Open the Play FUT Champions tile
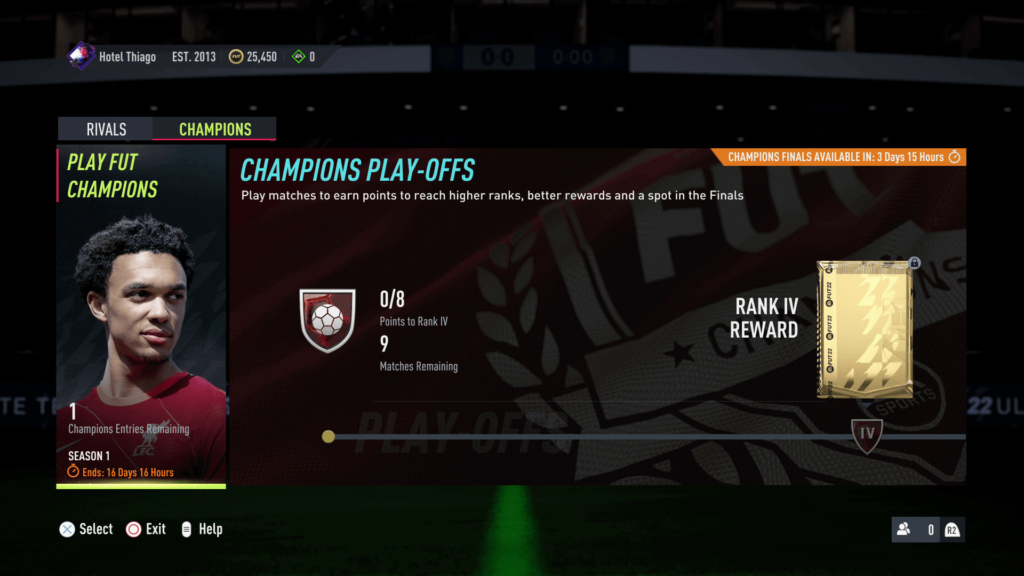 pyautogui.click(x=141, y=317)
